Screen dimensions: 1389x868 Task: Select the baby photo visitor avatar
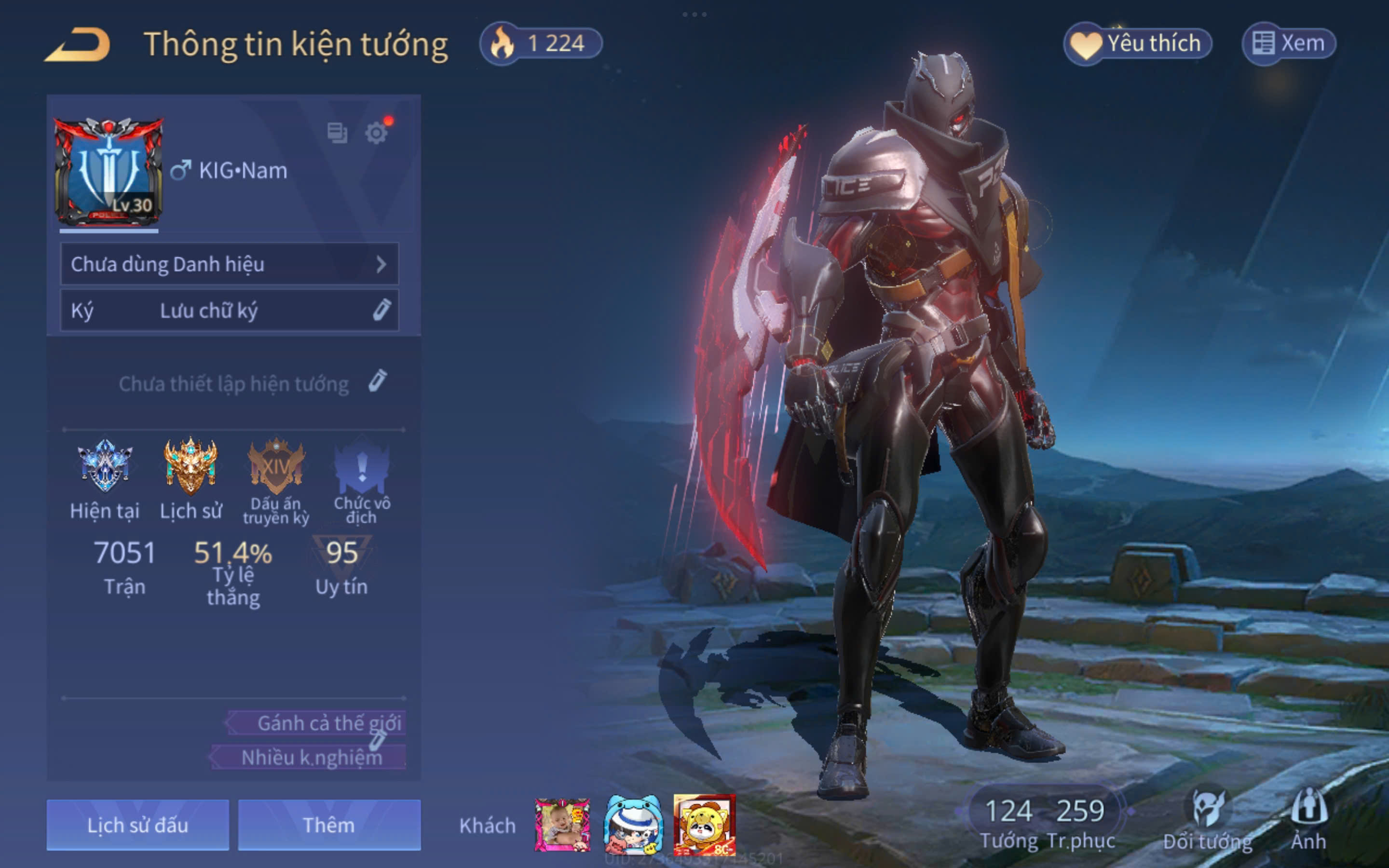coord(562,825)
